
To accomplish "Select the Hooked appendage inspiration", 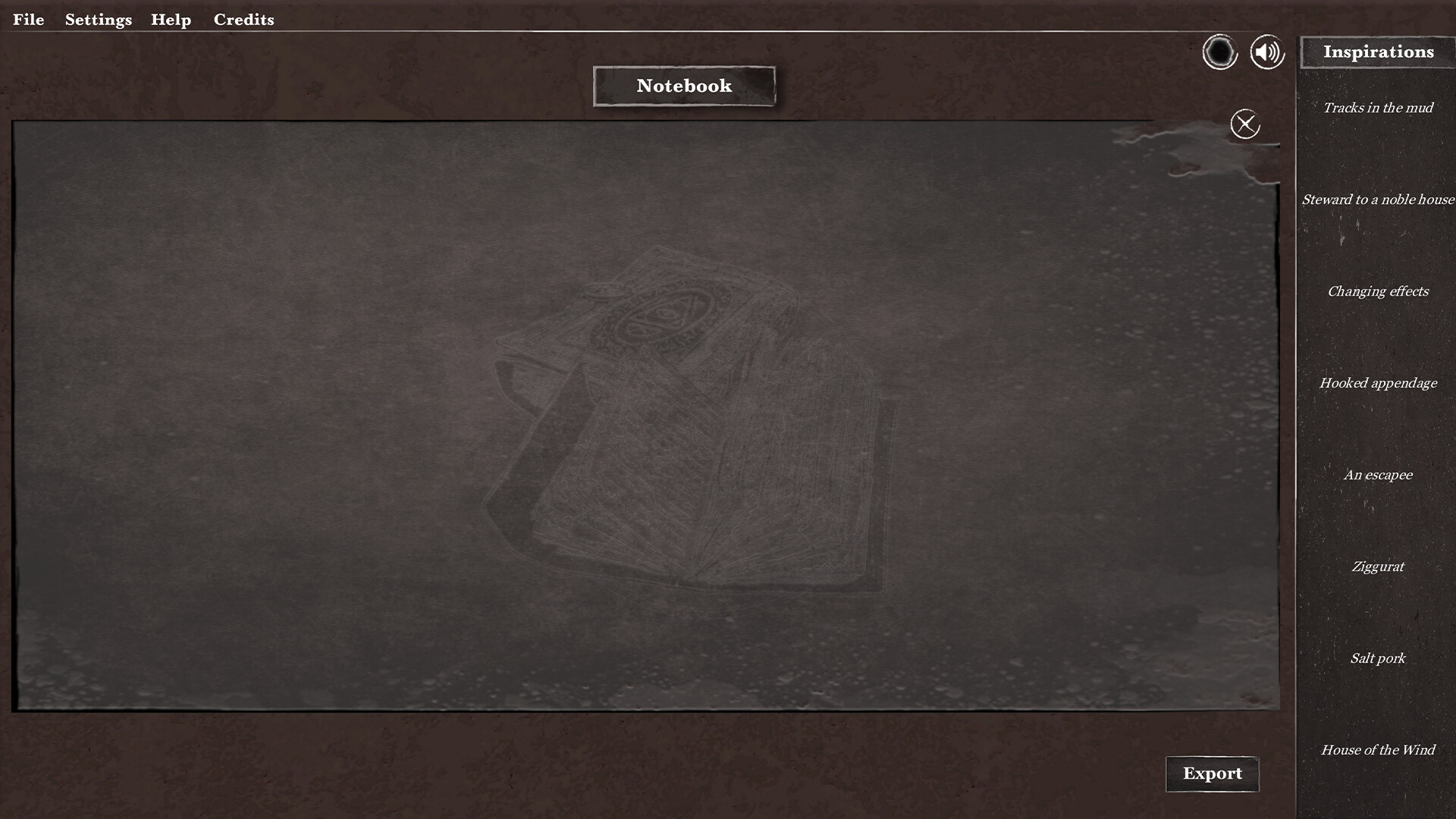I will (1378, 383).
